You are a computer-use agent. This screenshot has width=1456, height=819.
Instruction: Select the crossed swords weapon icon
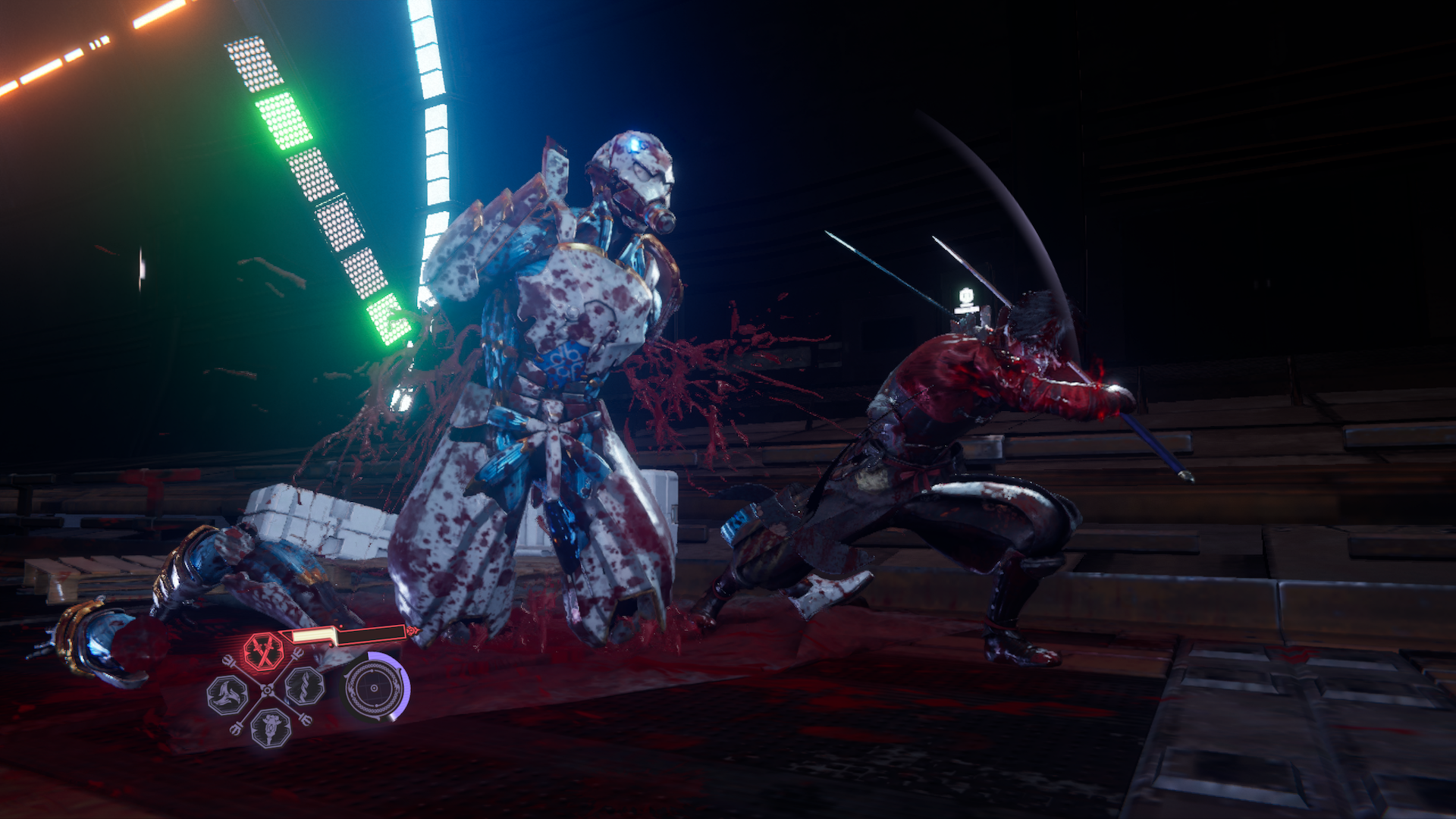pos(263,651)
